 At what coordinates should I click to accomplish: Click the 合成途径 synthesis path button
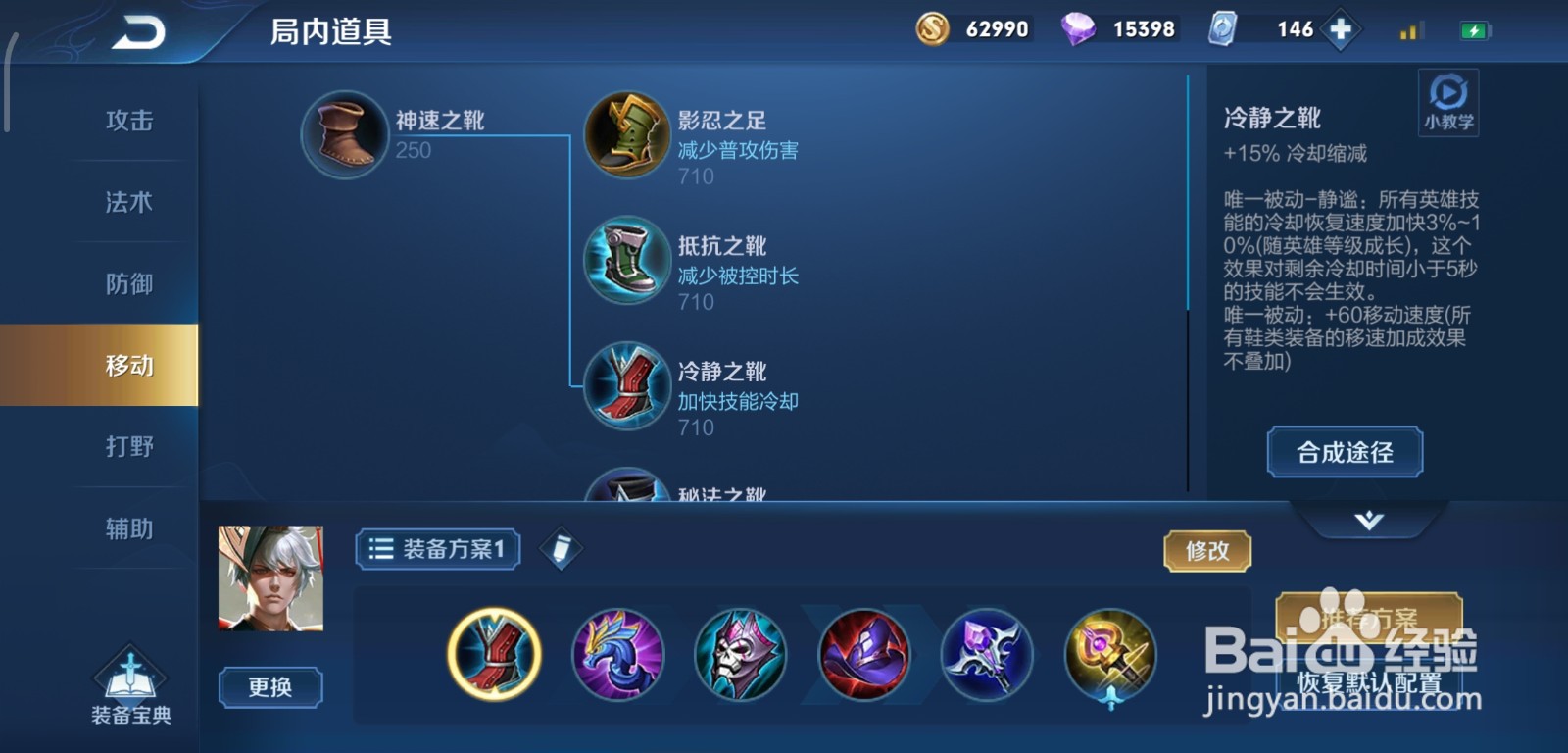tap(1344, 452)
